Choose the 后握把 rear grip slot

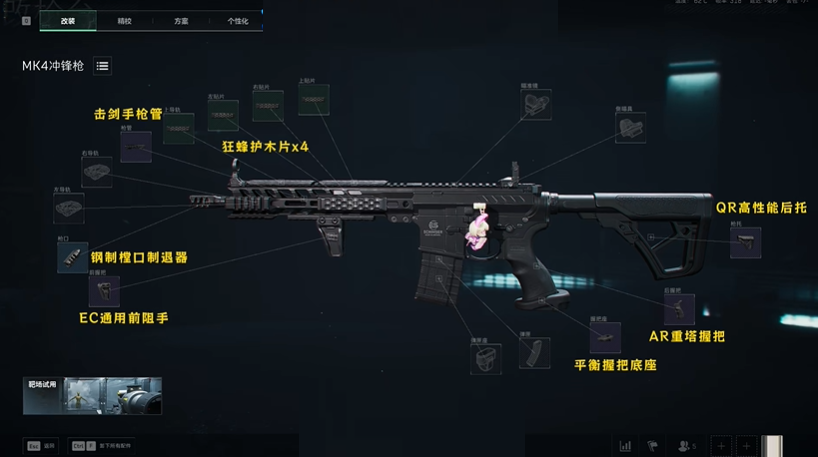coord(679,309)
